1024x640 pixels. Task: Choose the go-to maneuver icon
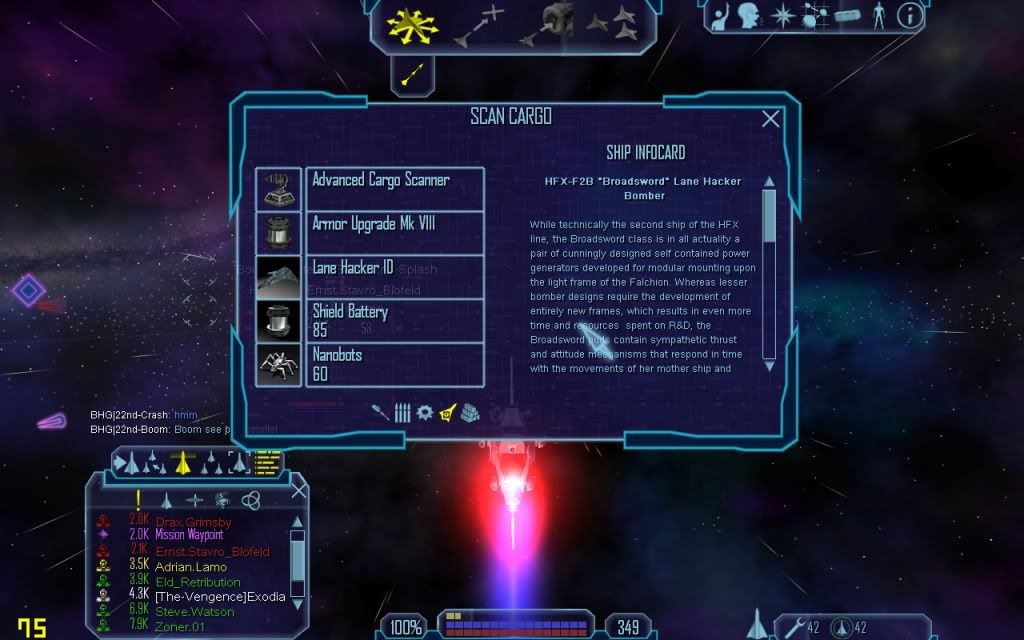(478, 26)
